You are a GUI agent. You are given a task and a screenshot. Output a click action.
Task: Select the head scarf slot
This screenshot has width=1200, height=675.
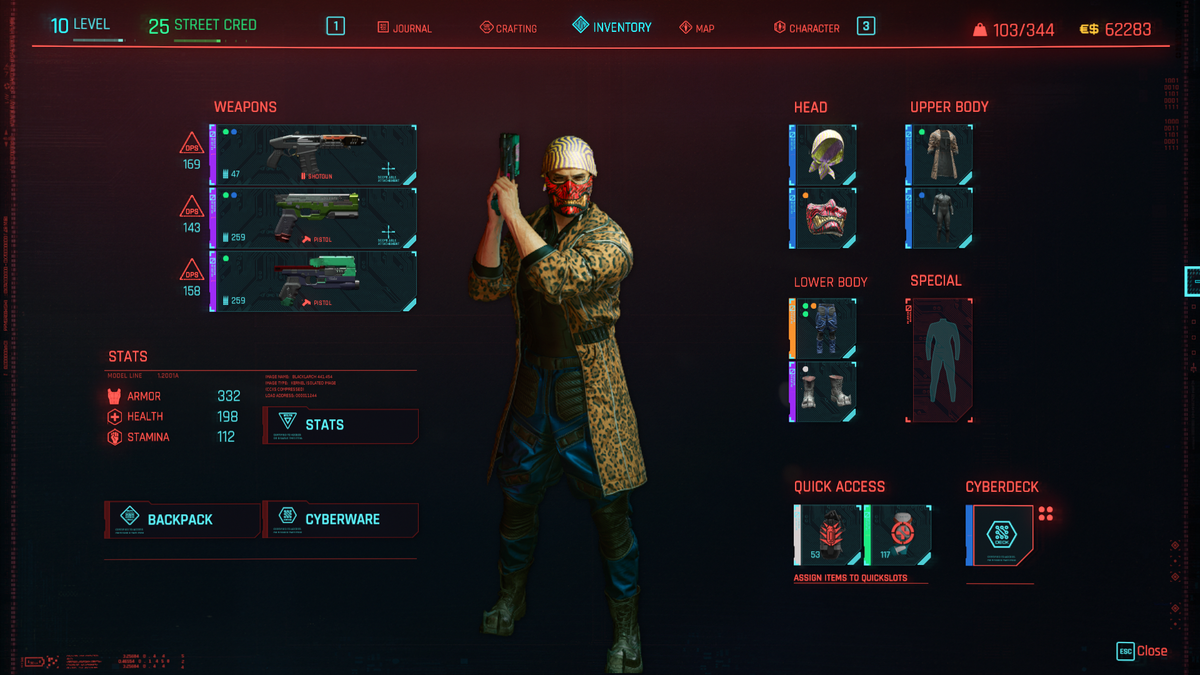tap(824, 155)
